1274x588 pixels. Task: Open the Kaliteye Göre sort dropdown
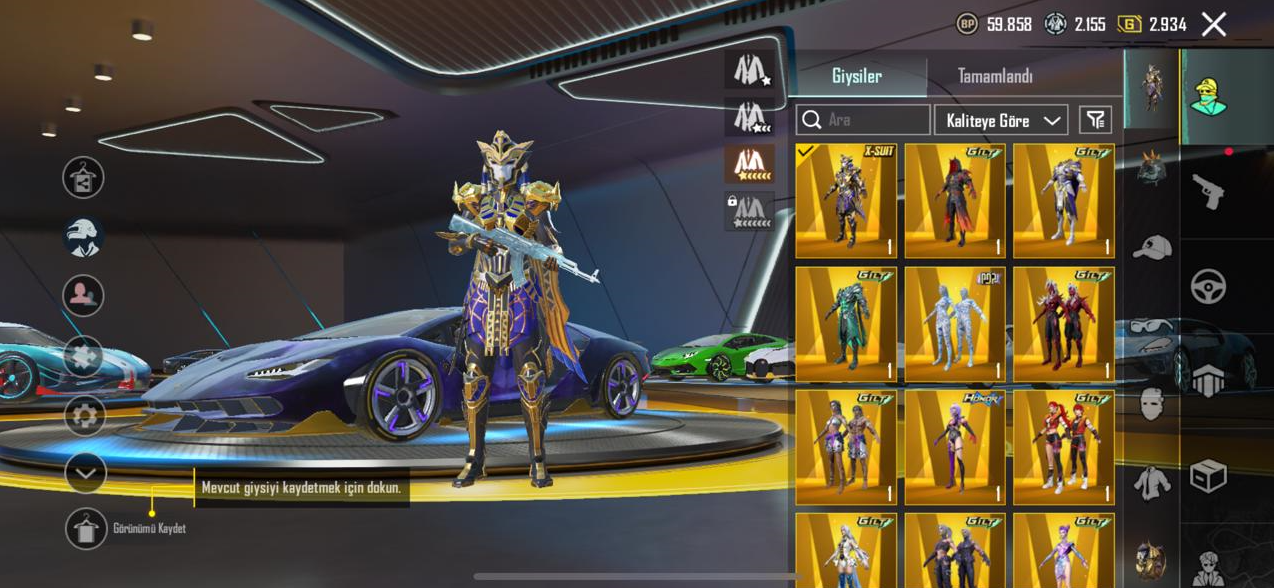coord(1001,120)
